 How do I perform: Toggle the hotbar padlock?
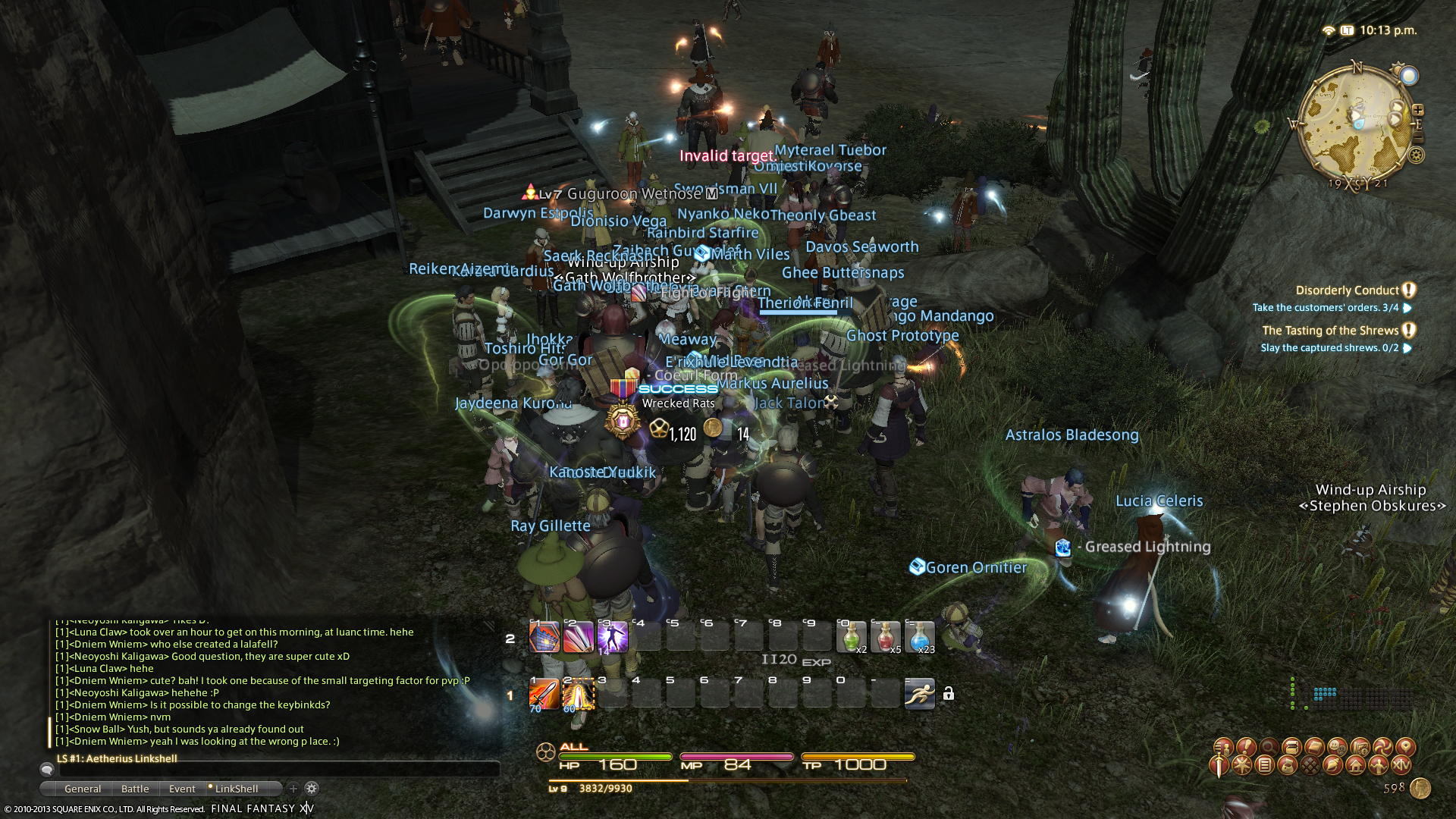[949, 694]
